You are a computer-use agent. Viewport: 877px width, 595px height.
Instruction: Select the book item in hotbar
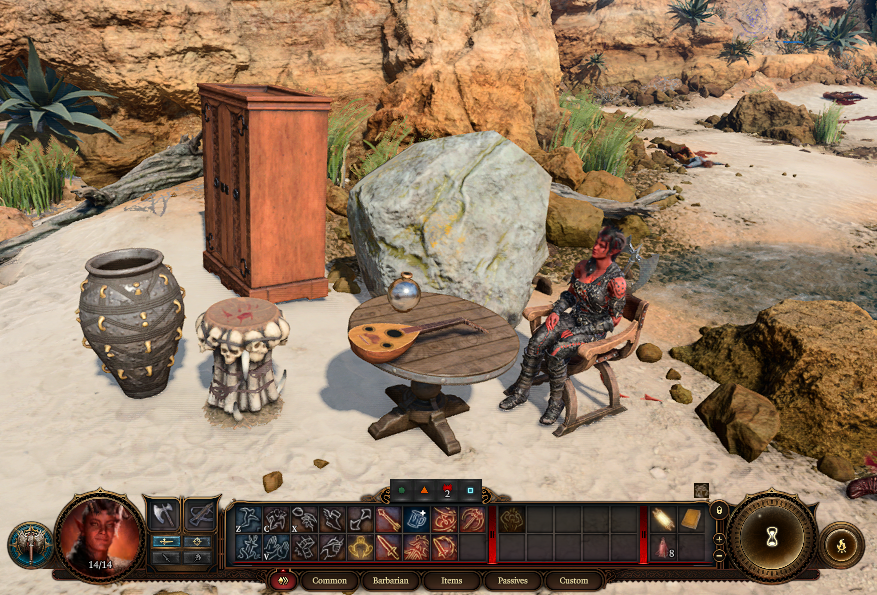pos(691,519)
